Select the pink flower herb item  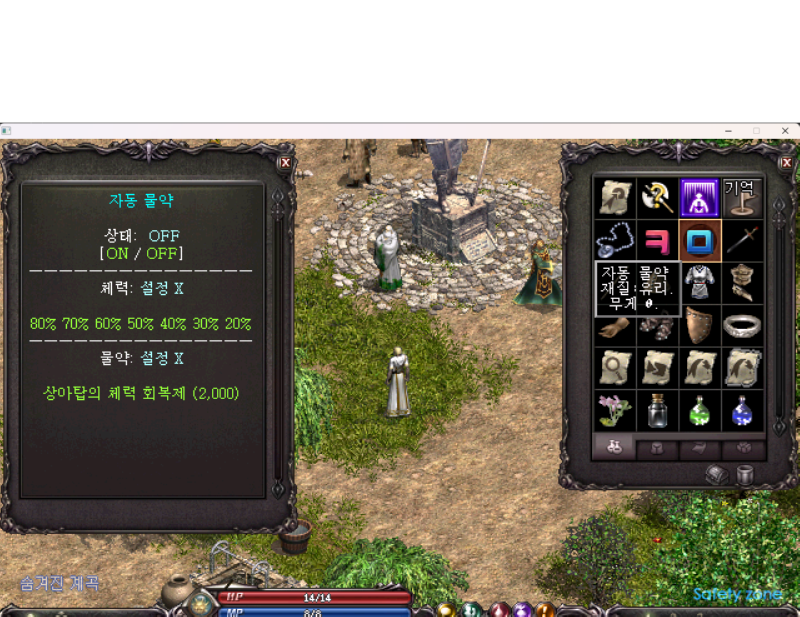(x=614, y=410)
